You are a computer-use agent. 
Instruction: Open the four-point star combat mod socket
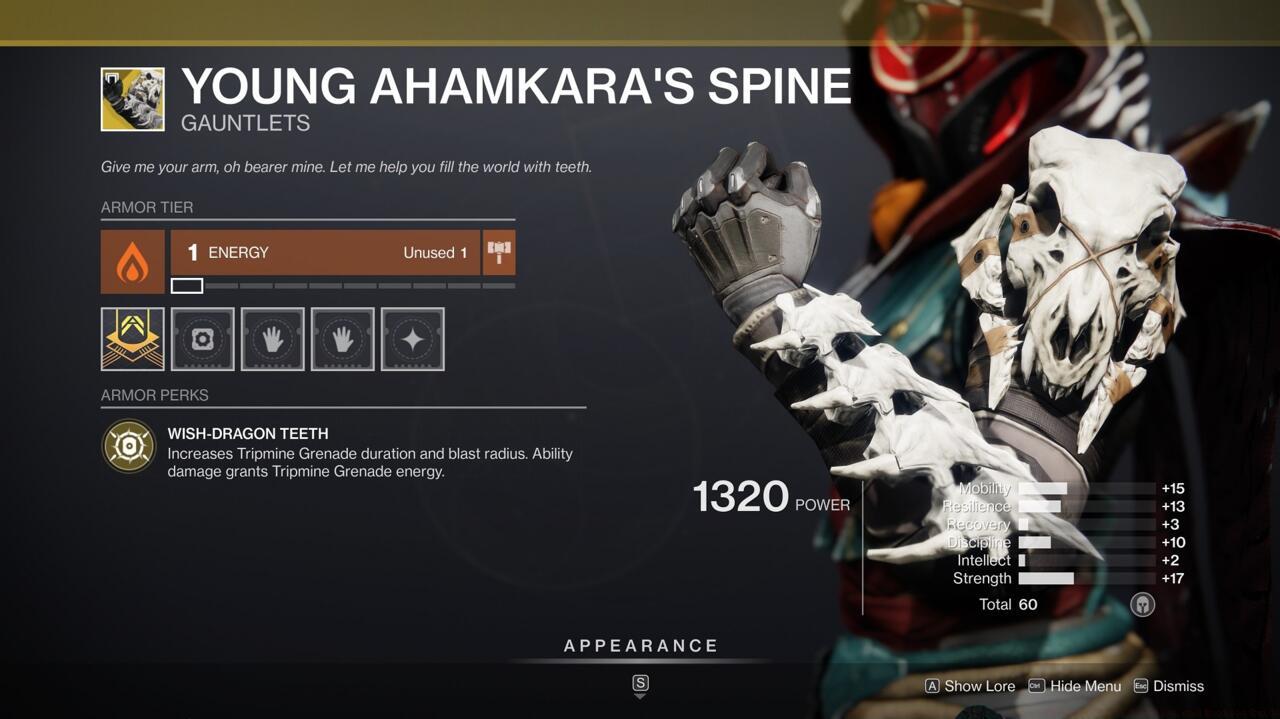412,339
